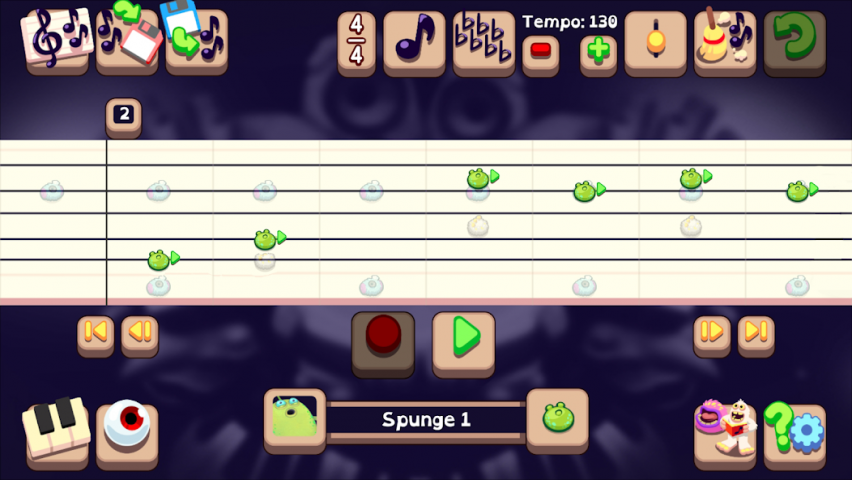
Task: Step back one measure
Action: coord(140,333)
